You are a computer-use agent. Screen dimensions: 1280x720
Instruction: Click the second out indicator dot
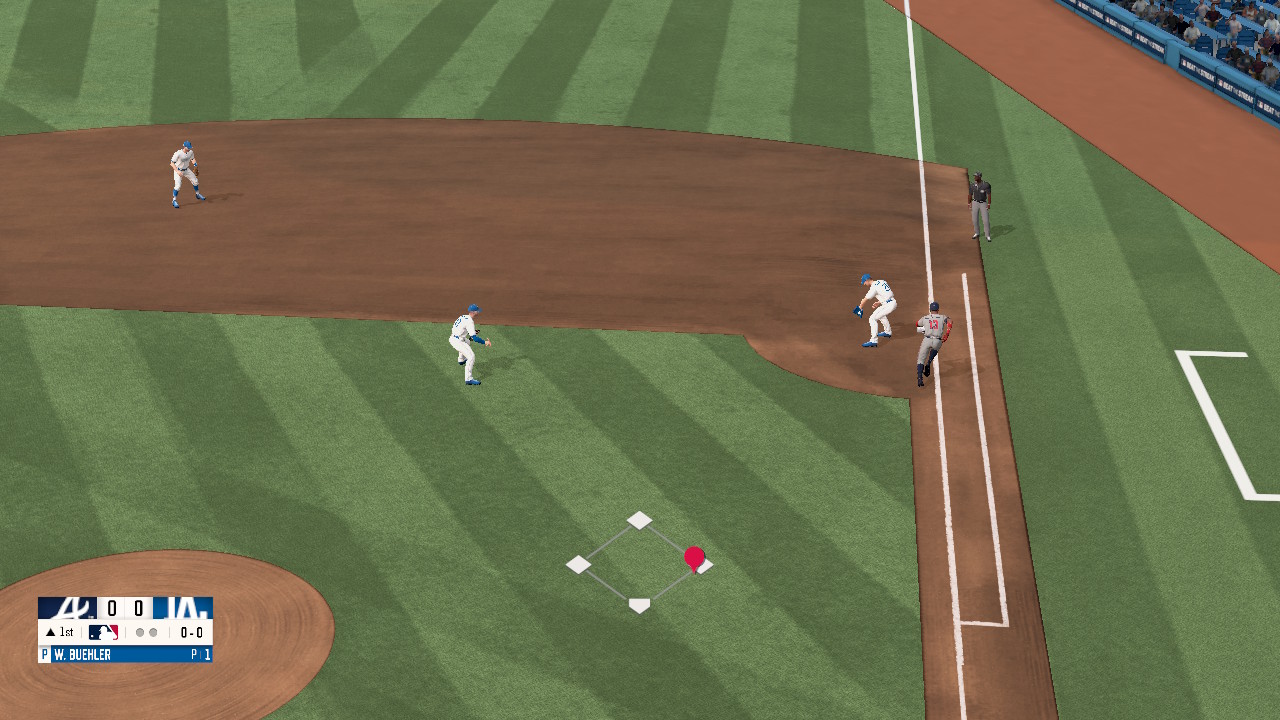[153, 632]
